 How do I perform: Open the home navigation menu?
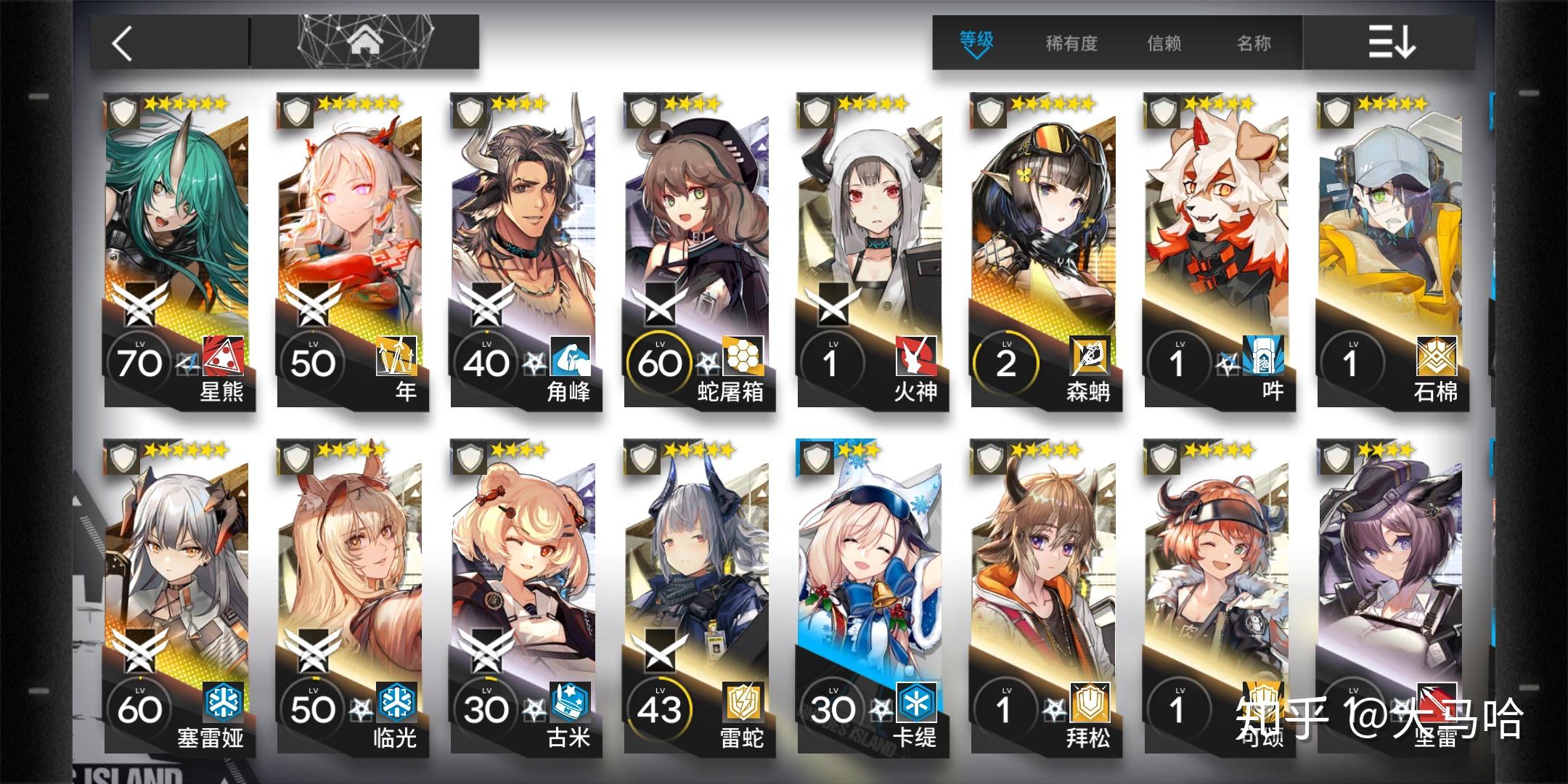365,41
